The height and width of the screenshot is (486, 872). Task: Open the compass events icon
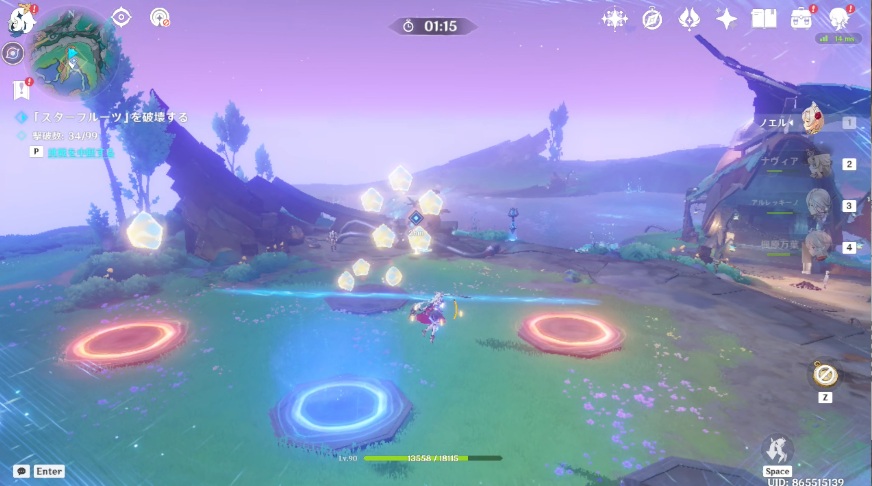[x=652, y=19]
